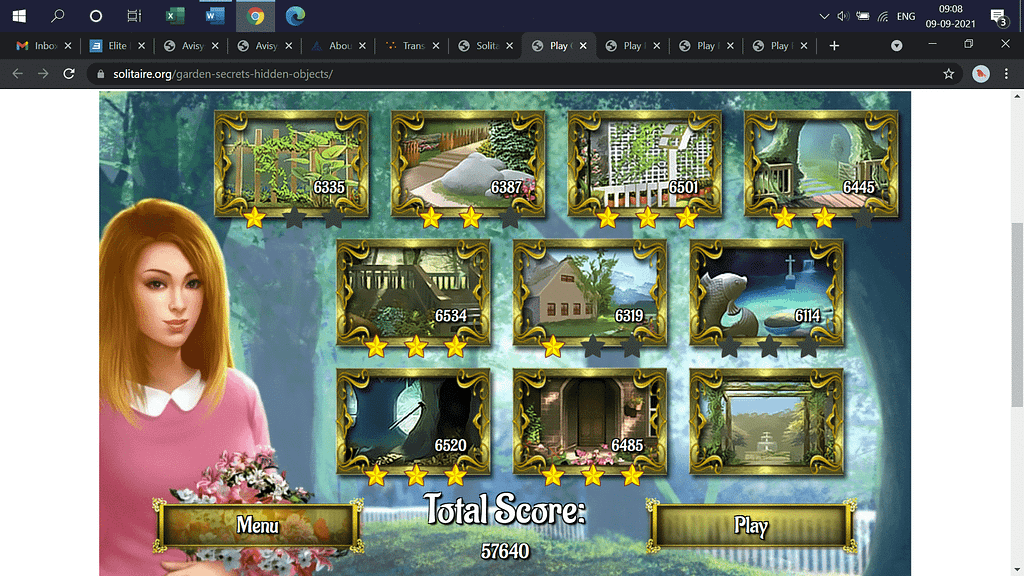Screen dimensions: 1024x576
Task: Bookmark this page with the star icon
Action: coord(948,74)
